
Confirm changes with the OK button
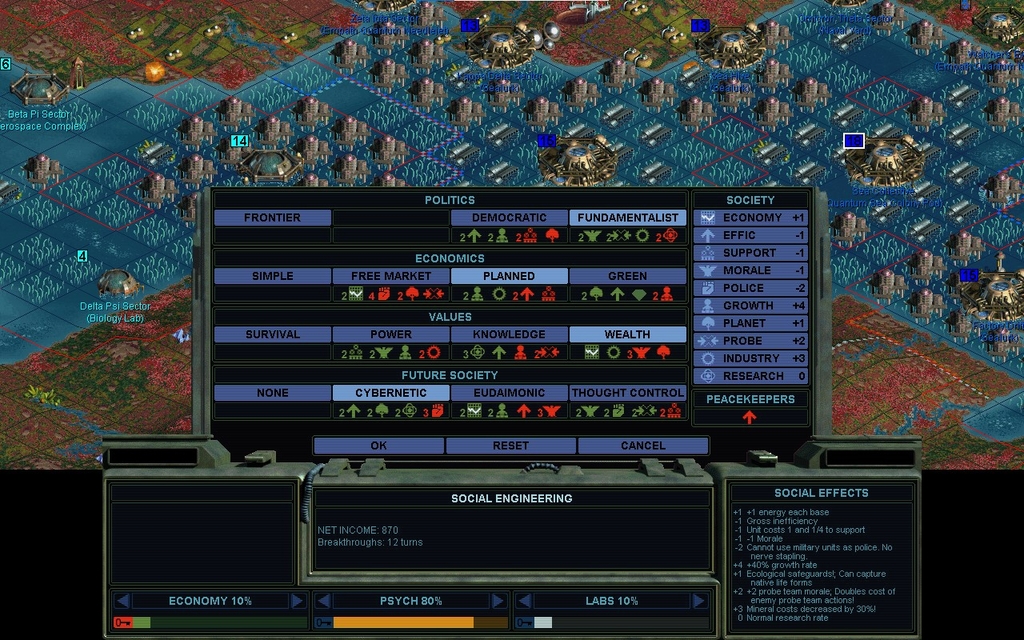[378, 446]
